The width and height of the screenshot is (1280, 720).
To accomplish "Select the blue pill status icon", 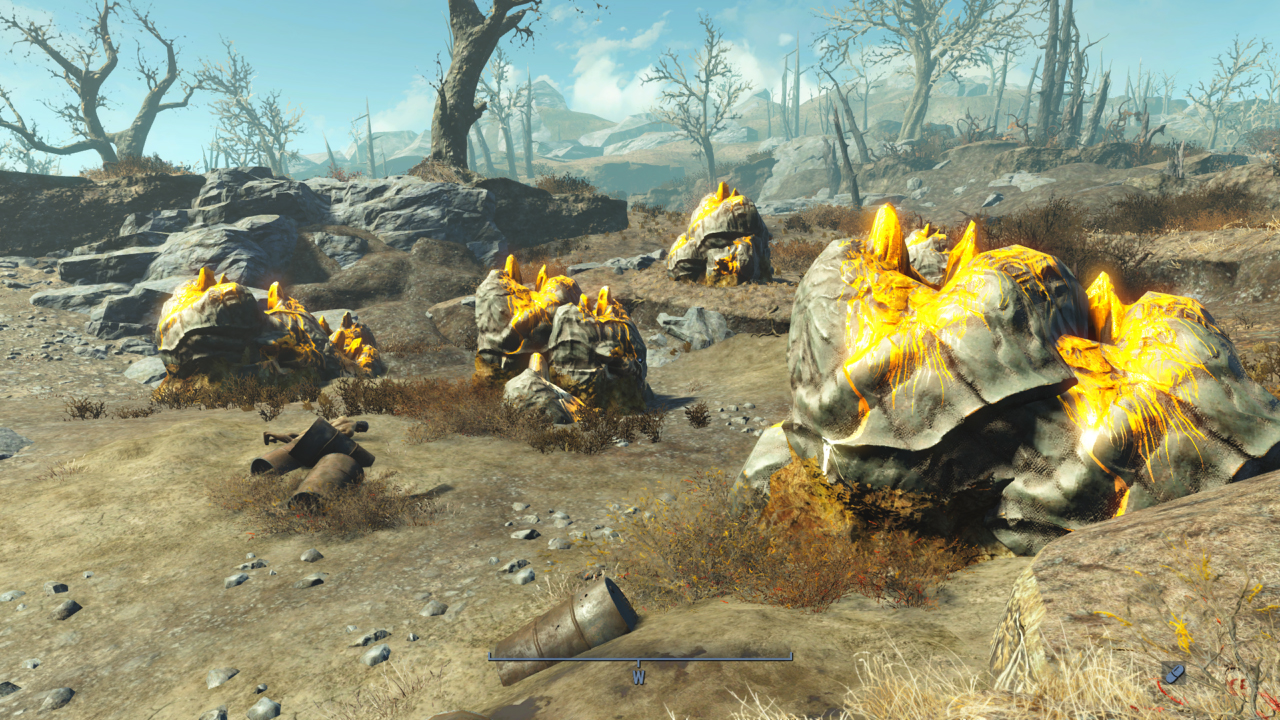I will [1173, 673].
